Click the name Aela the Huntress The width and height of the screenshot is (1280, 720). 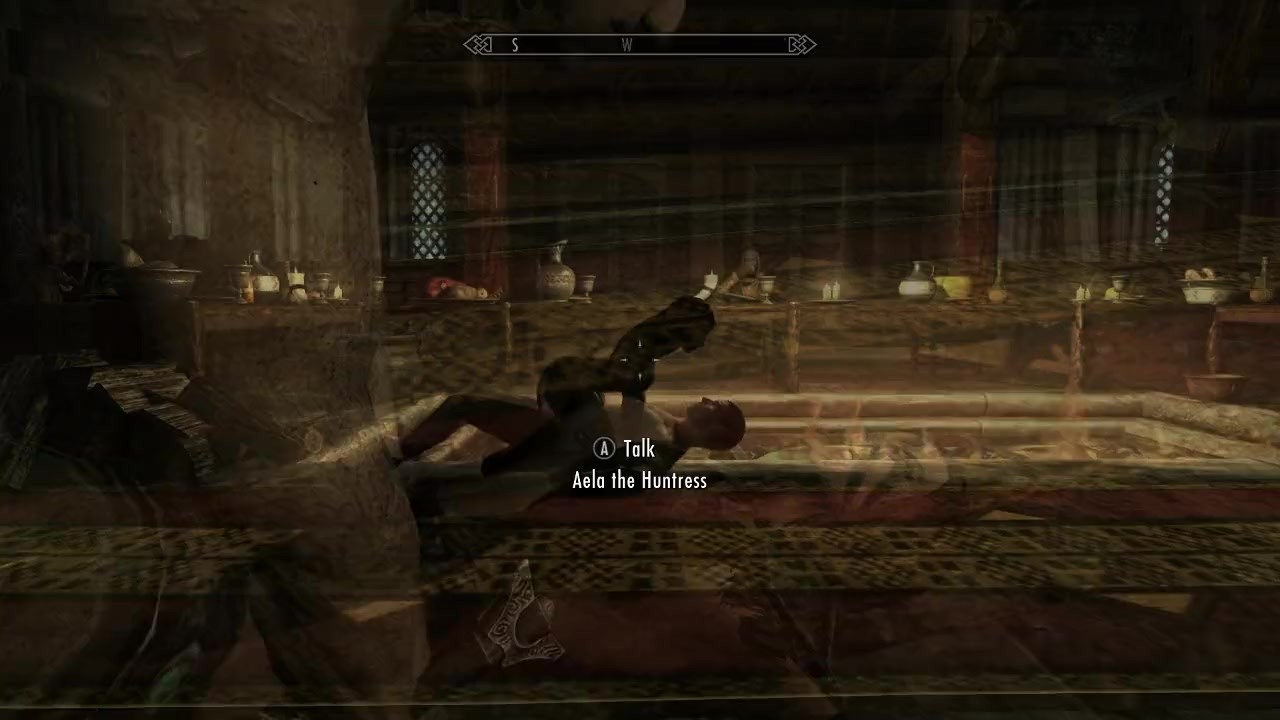639,480
